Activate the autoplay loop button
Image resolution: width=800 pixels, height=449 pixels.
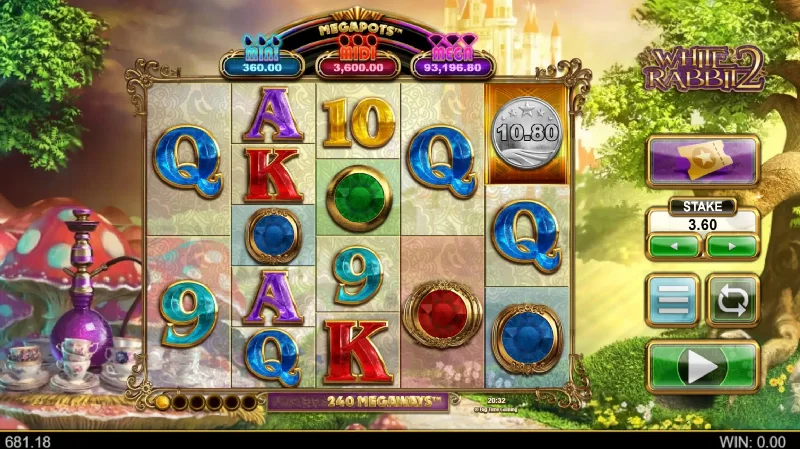click(x=733, y=300)
